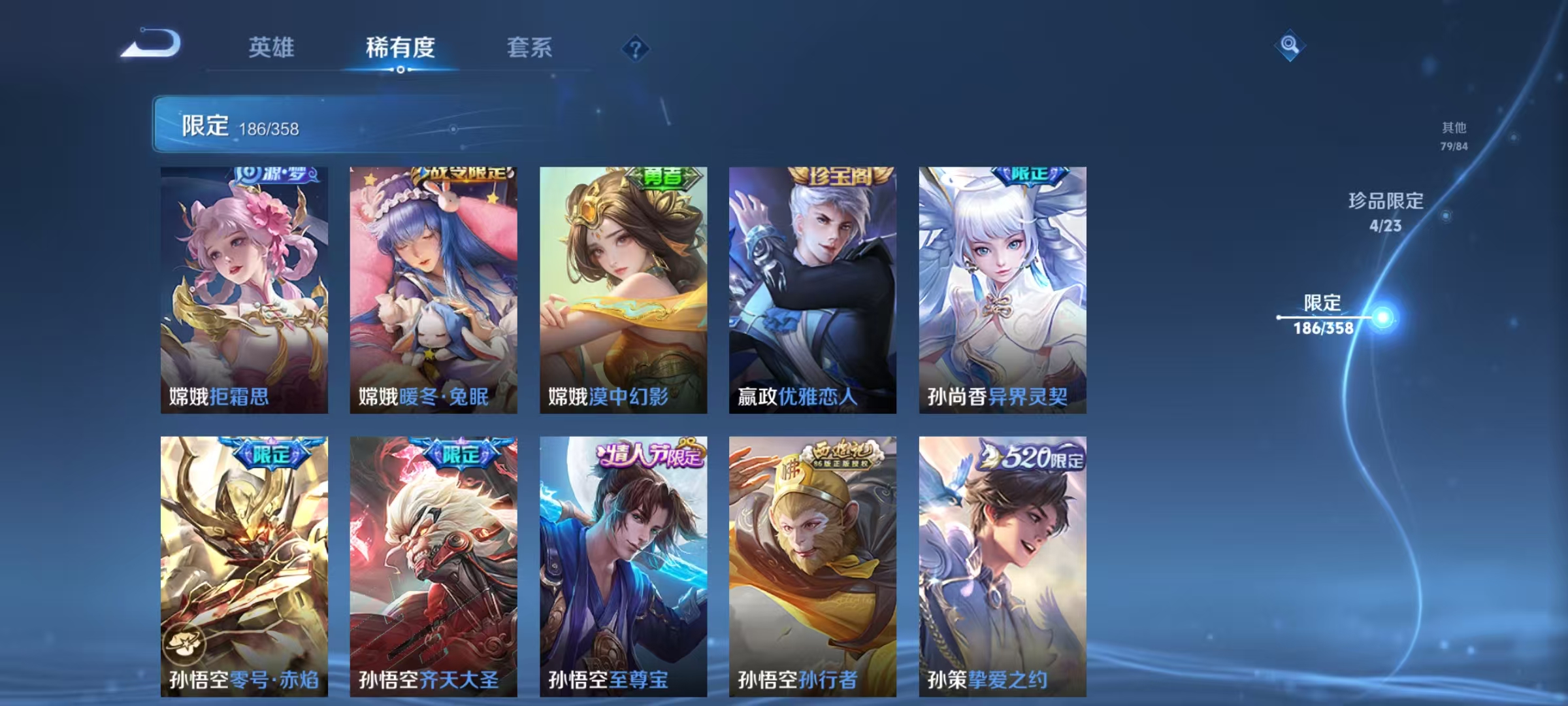Select the 稀有度 tab
The width and height of the screenshot is (1568, 706).
pyautogui.click(x=401, y=46)
